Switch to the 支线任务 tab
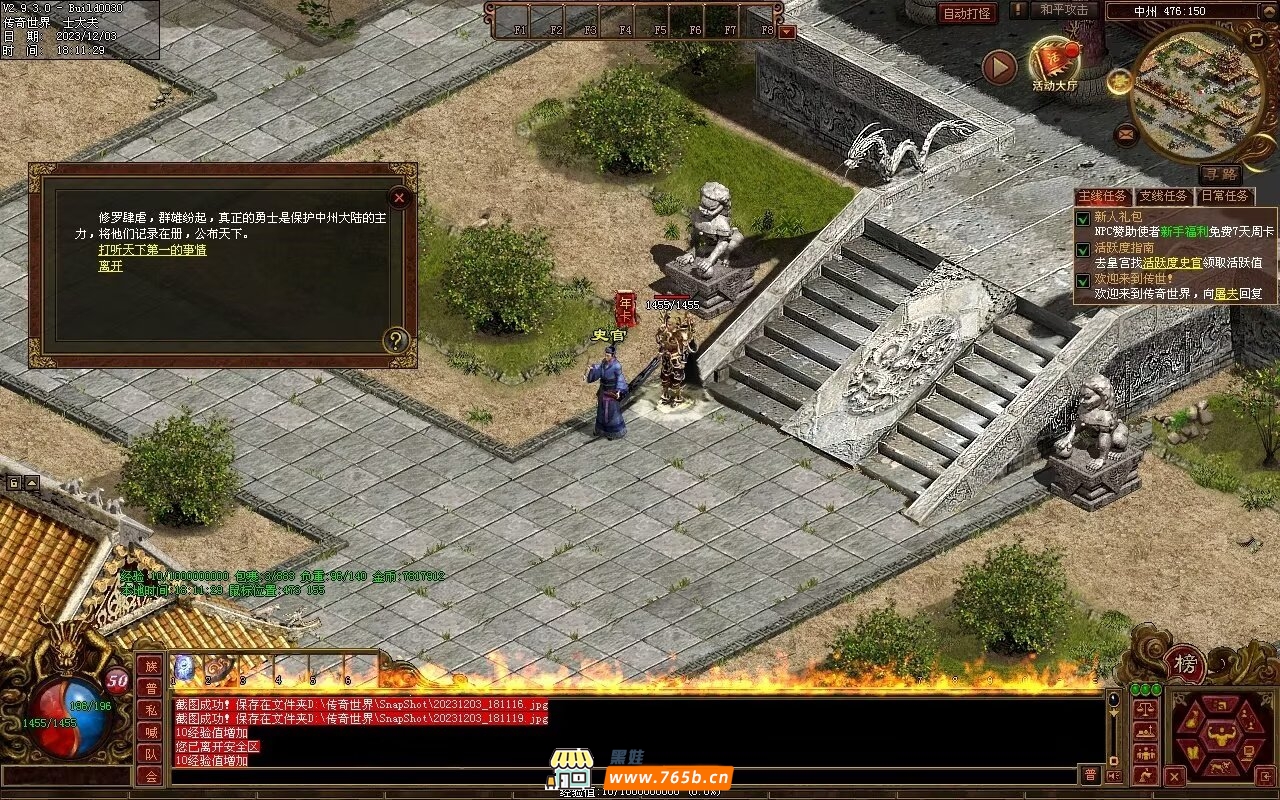1280x800 pixels. (1164, 197)
